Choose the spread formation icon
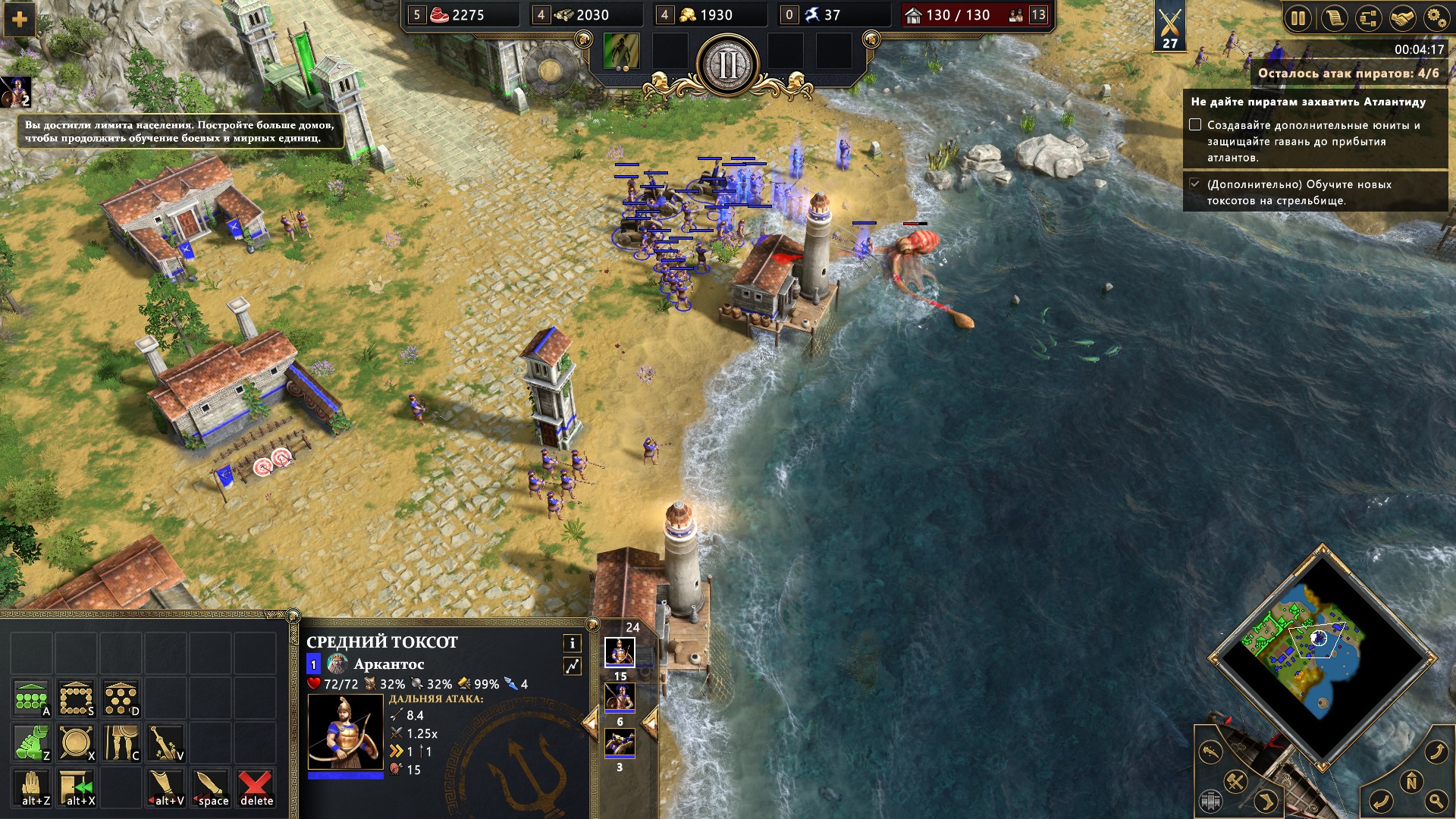This screenshot has height=819, width=1456. 121,698
